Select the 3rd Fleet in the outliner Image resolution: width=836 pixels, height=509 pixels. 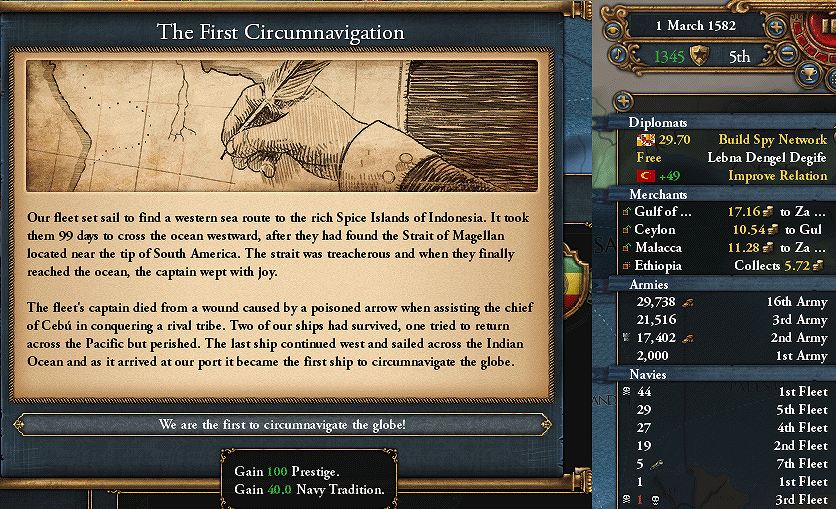(x=728, y=500)
